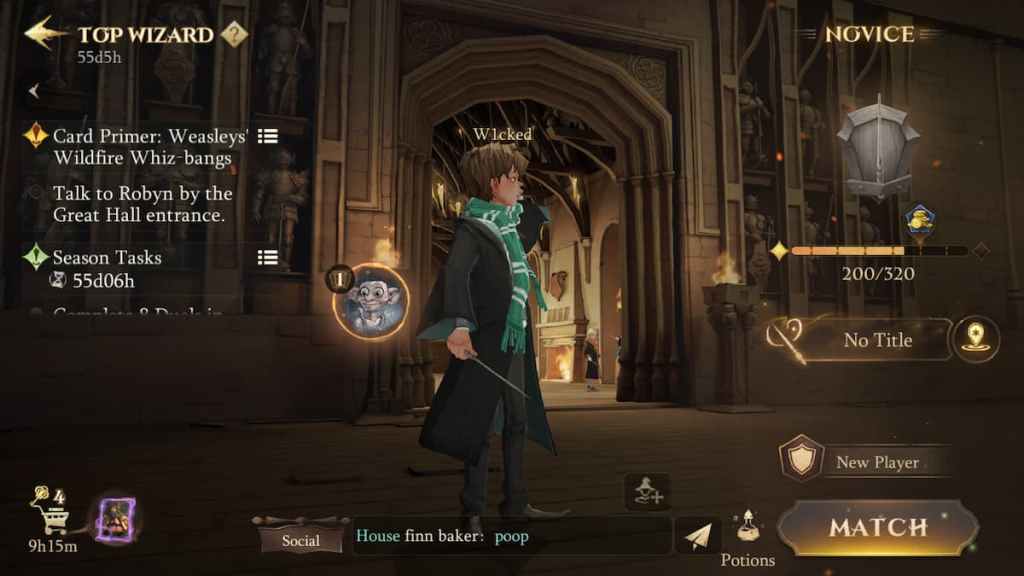Screen dimensions: 1024x576
Task: Edit the 'No Title' title banner
Action: click(x=876, y=340)
